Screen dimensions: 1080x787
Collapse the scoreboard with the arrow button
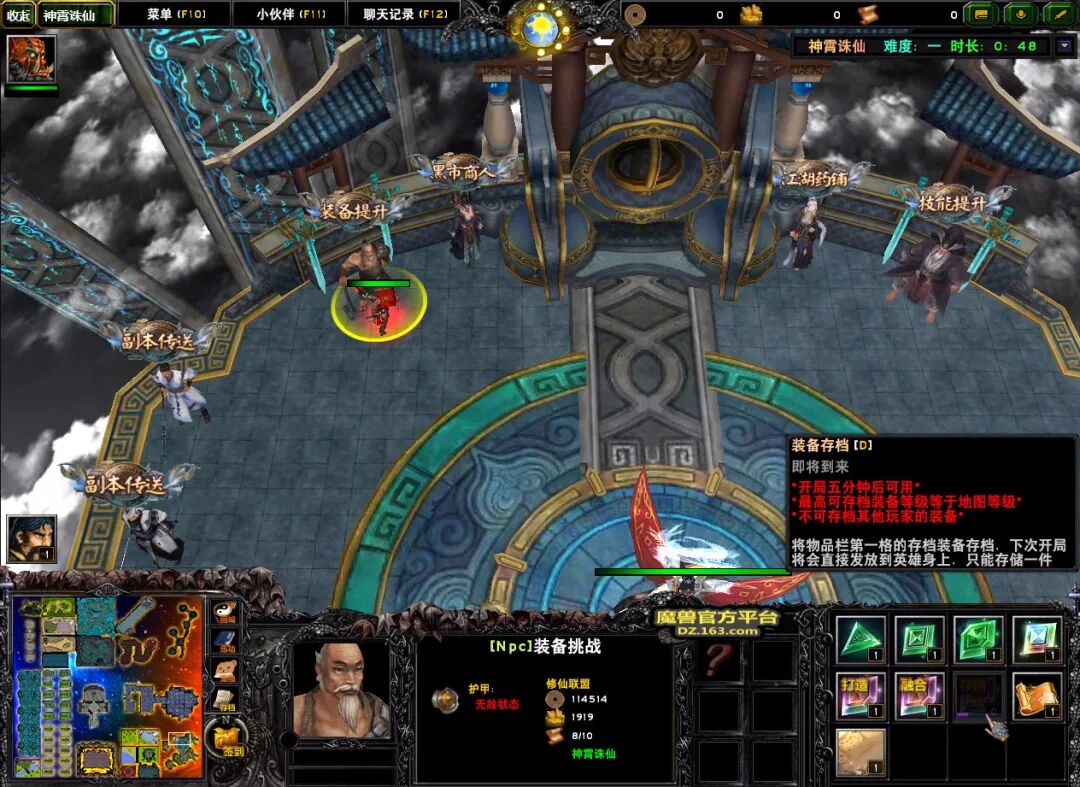point(1059,45)
